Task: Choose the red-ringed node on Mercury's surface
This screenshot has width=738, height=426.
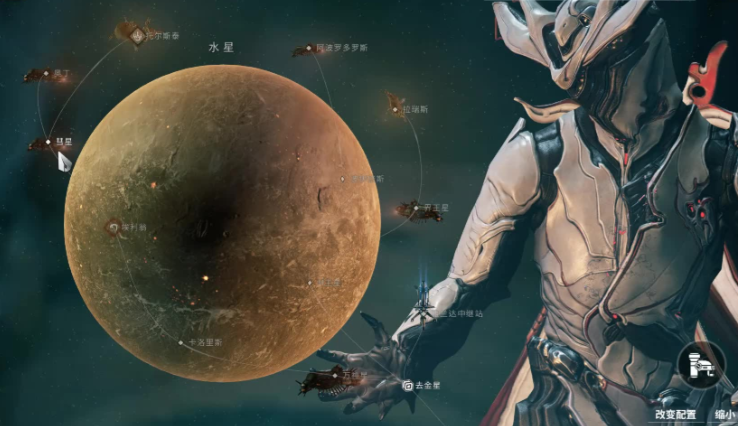Action: point(113,227)
